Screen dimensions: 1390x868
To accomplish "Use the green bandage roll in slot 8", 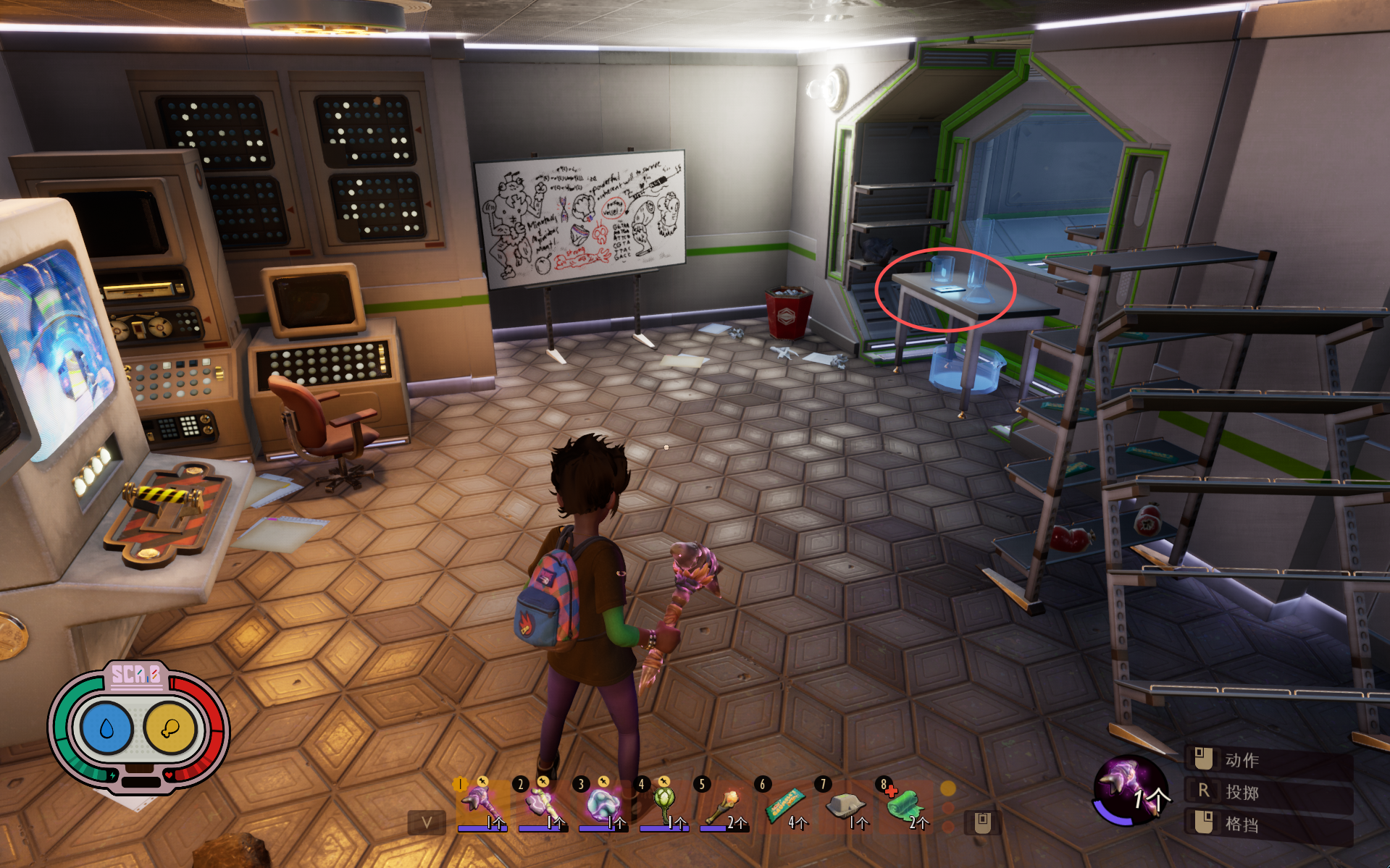I will click(x=905, y=805).
